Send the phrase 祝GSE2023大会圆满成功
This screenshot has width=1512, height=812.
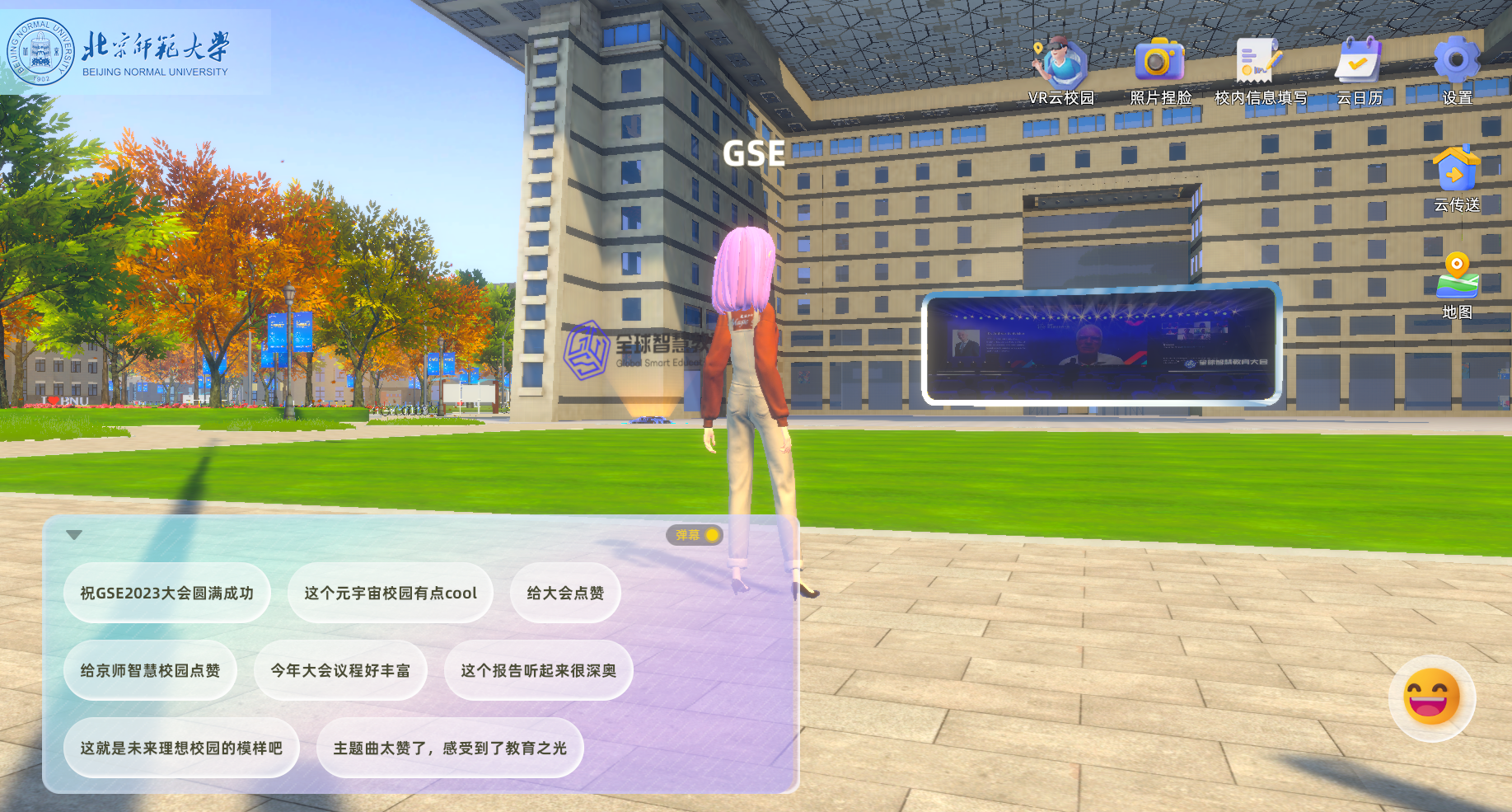(x=167, y=594)
